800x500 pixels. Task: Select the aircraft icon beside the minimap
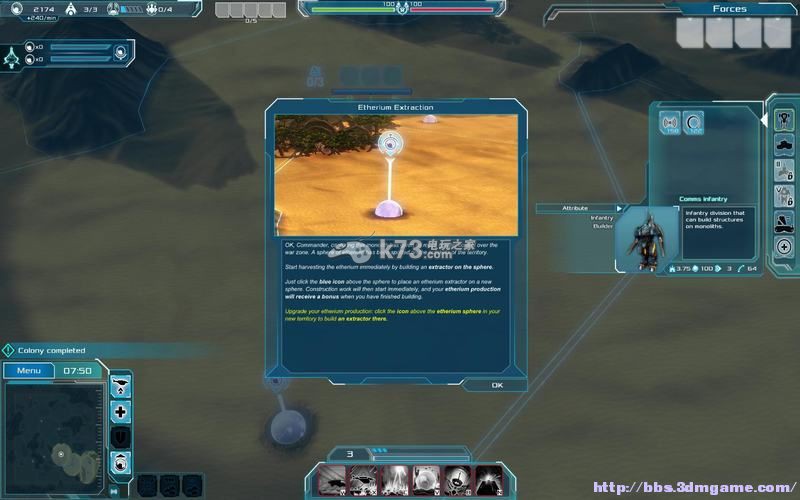(121, 385)
